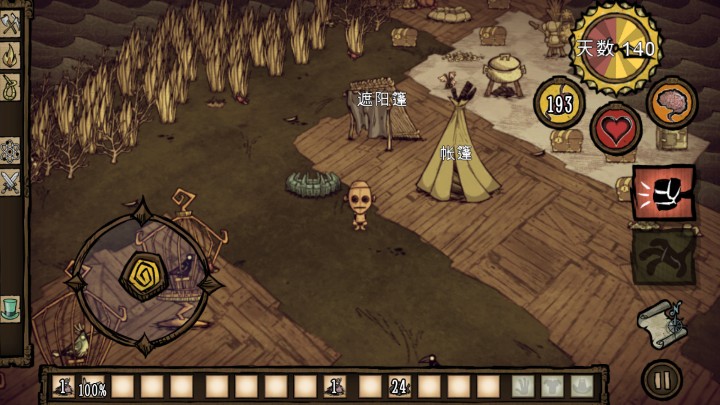Select the spider web Science tab

[x=11, y=151]
